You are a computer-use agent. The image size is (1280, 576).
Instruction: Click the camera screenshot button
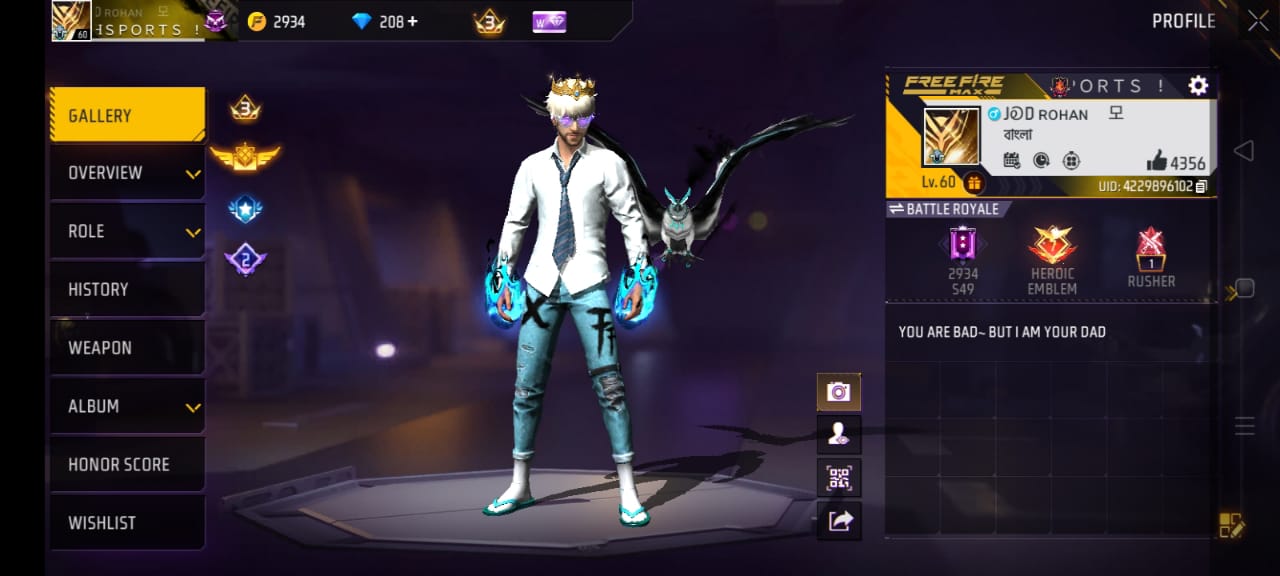[x=838, y=392]
